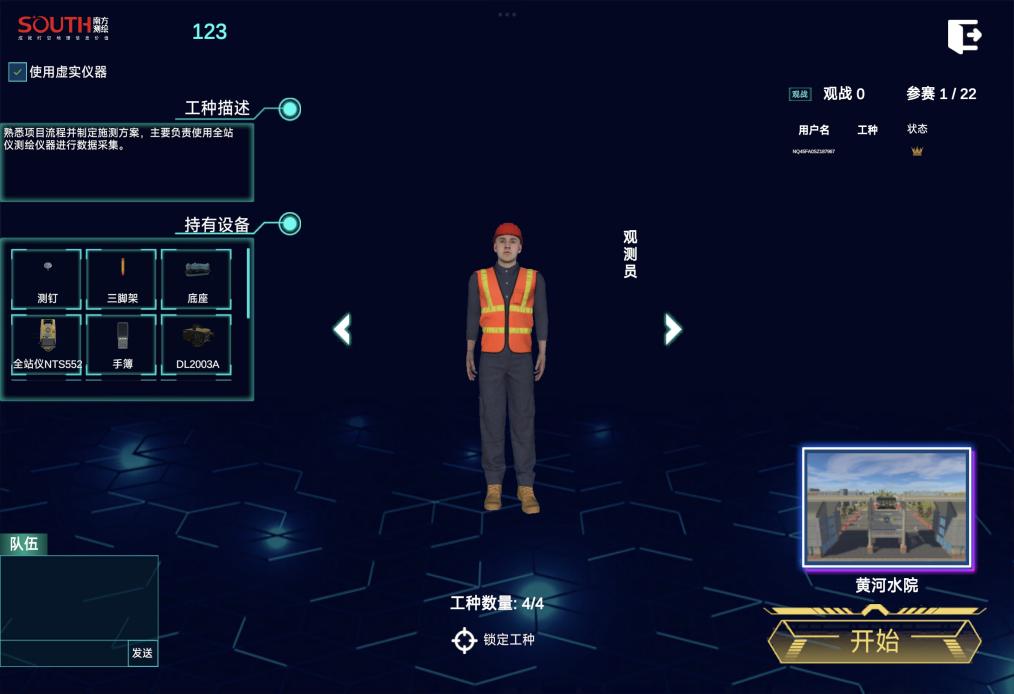
Task: Exit using the top-right door icon
Action: coord(964,37)
